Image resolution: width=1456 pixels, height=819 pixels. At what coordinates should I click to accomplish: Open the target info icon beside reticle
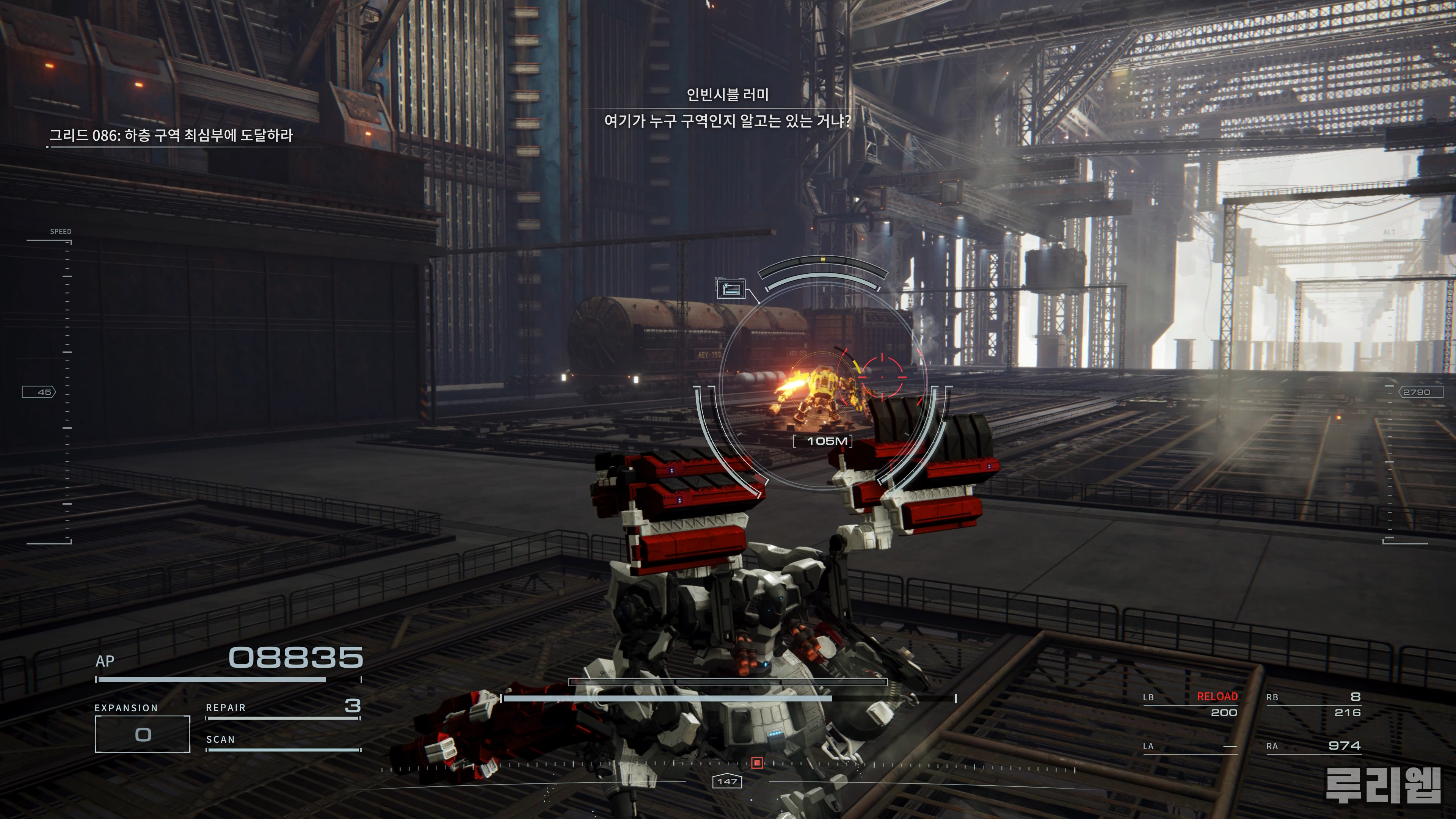(730, 289)
